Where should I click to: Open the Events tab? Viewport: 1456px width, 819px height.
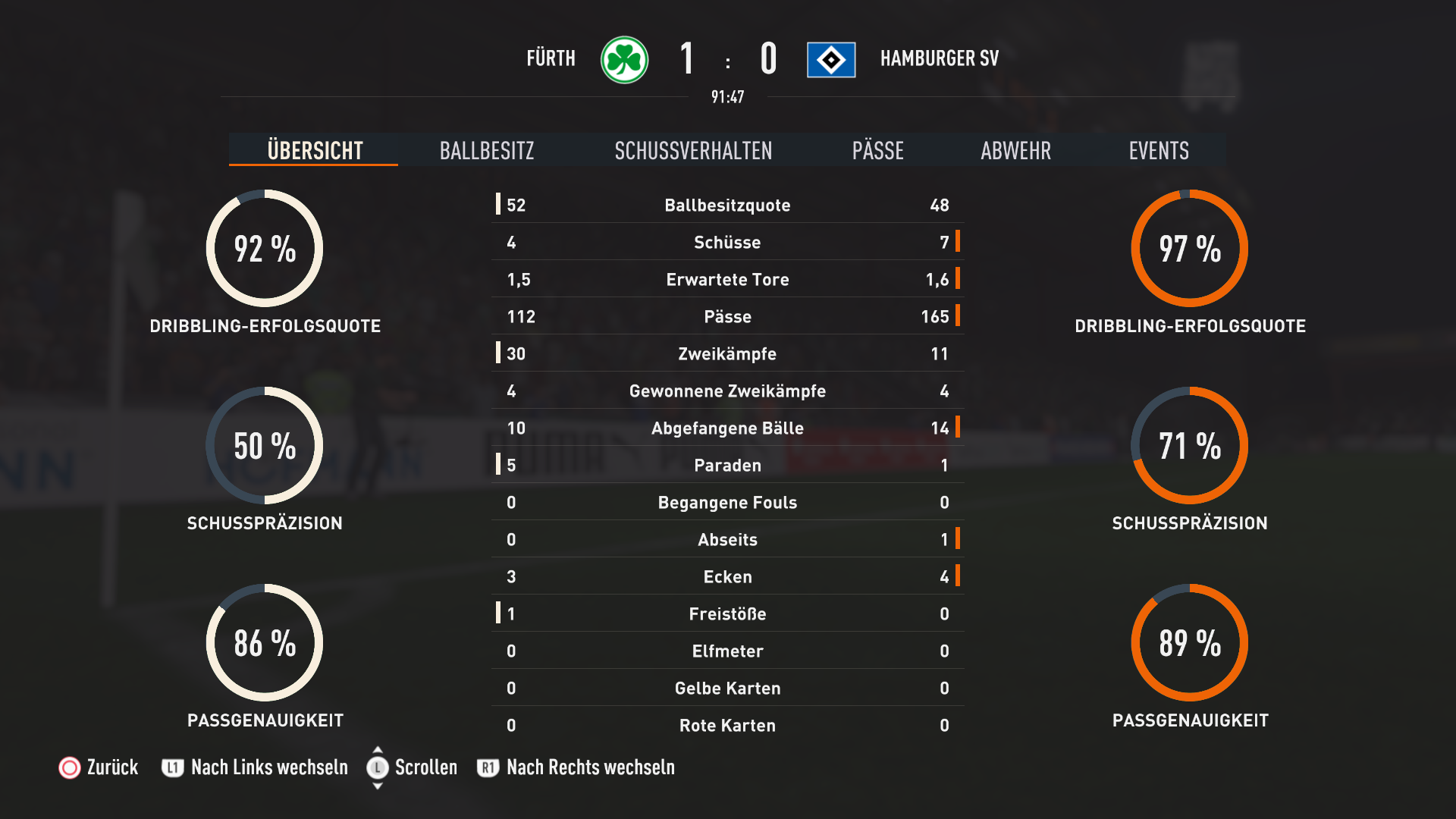1158,150
